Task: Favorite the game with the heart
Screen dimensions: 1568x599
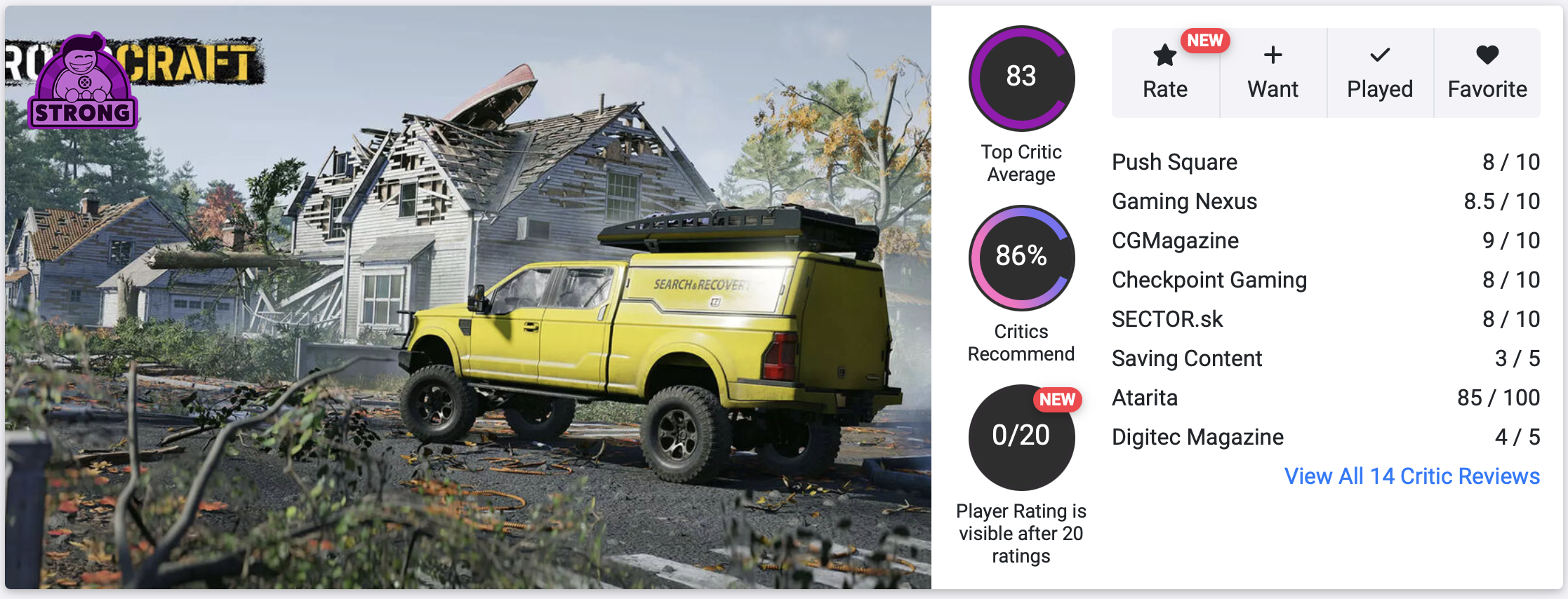Action: tap(1487, 73)
